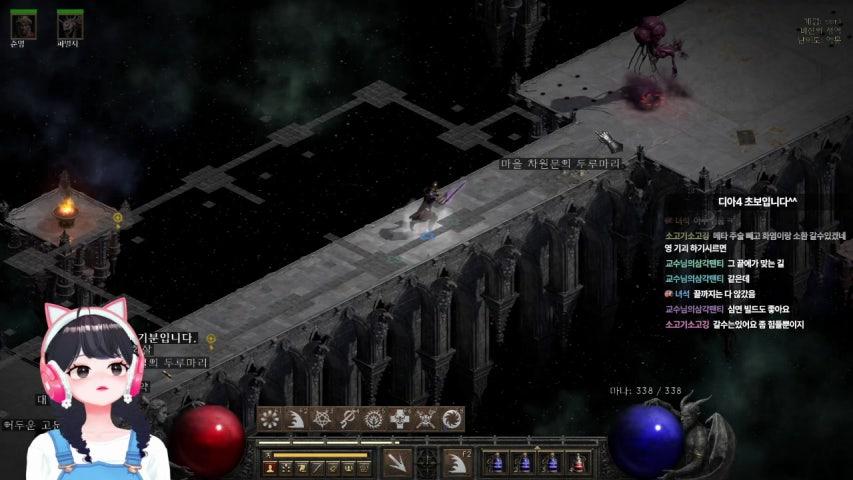Select the sunburst circle skill icon
Viewport: 853px width, 480px height.
click(x=375, y=419)
